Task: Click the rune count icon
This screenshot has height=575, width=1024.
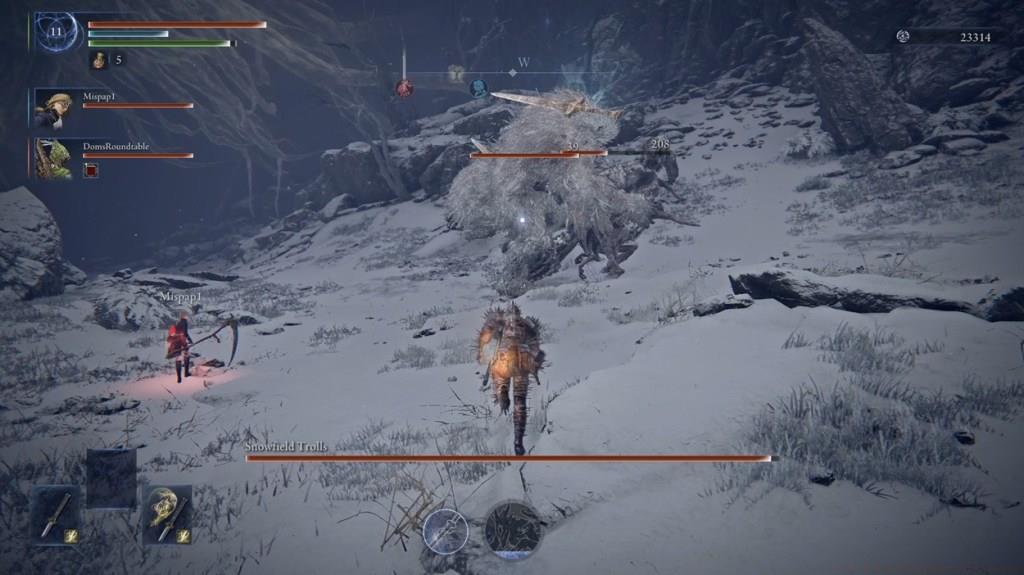Action: (903, 36)
